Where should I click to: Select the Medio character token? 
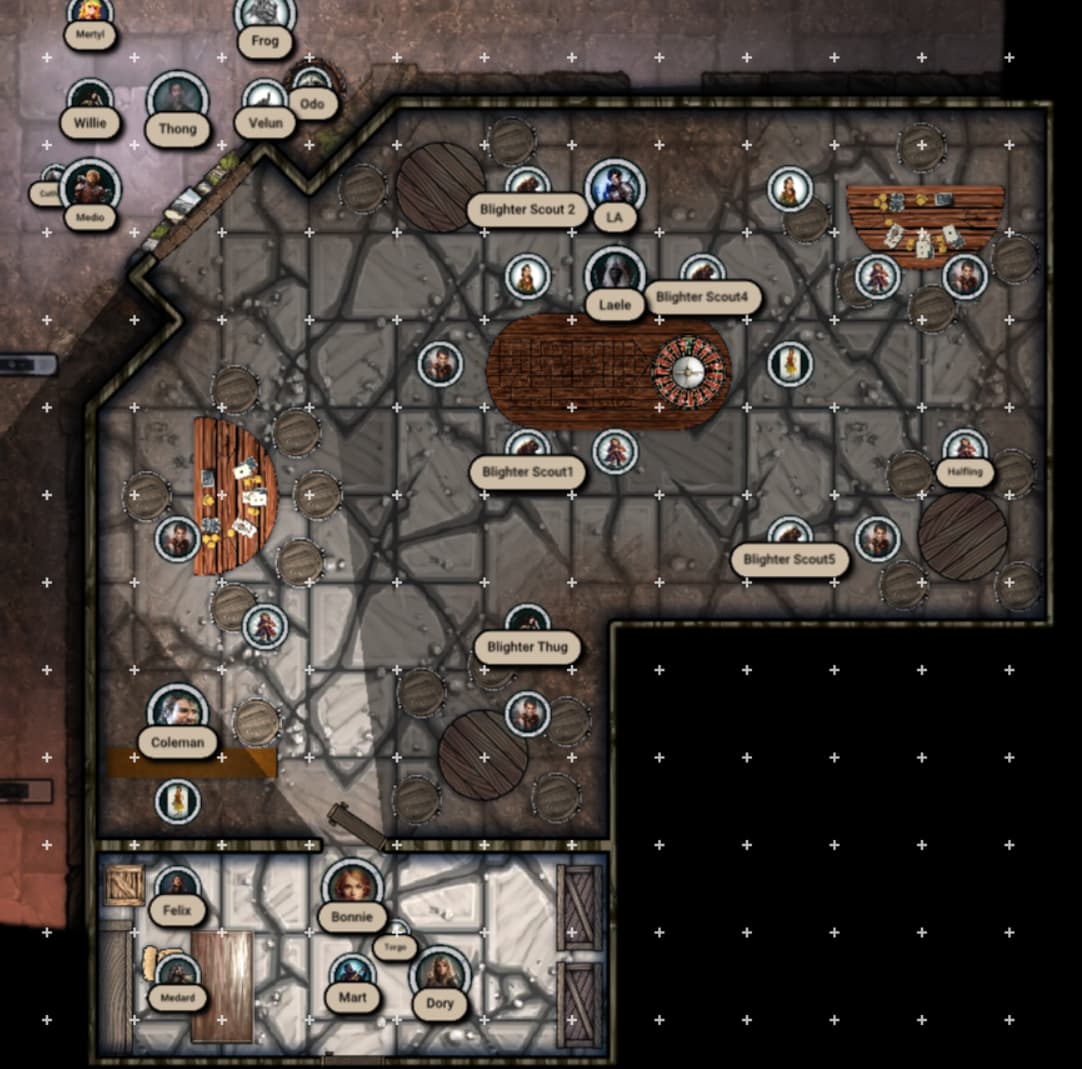pos(90,188)
